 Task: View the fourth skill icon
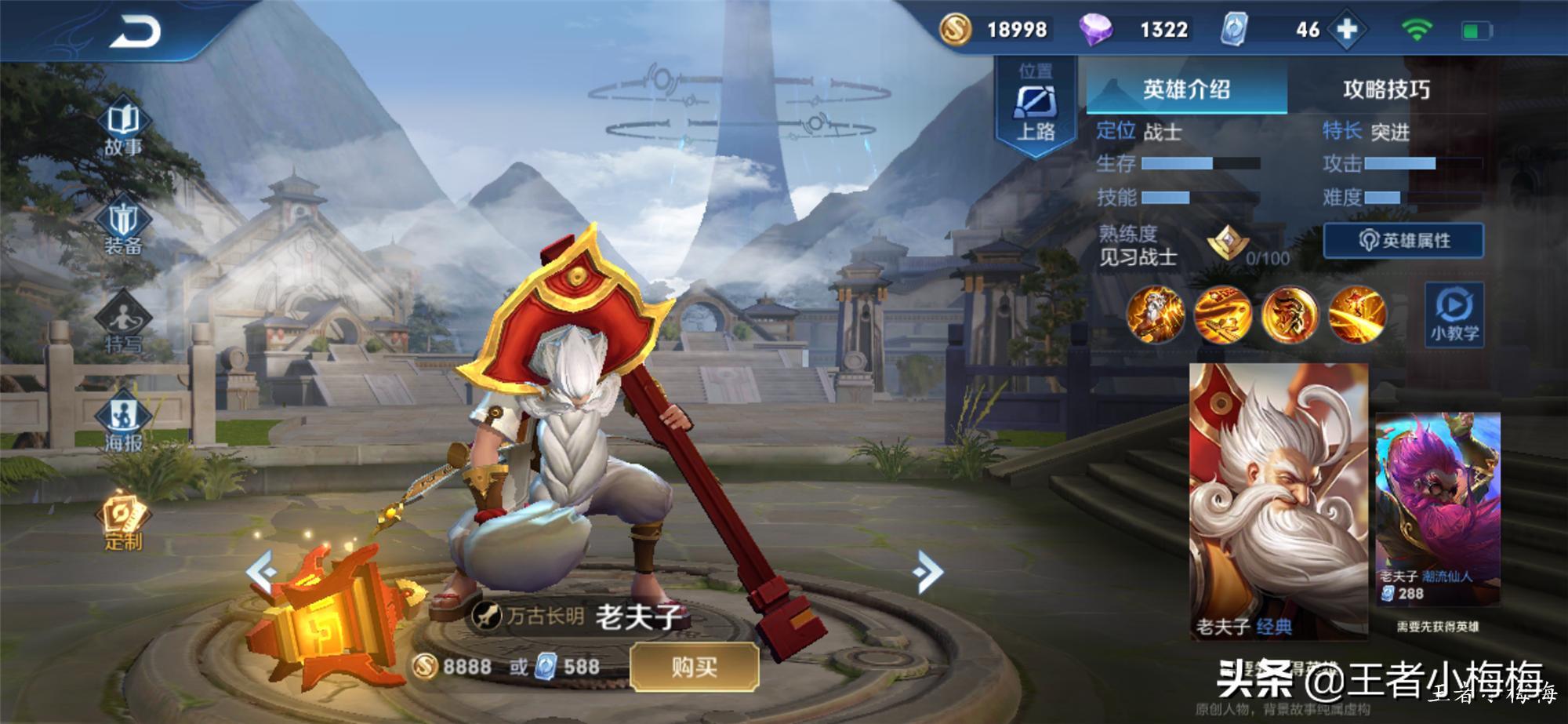pos(1357,315)
